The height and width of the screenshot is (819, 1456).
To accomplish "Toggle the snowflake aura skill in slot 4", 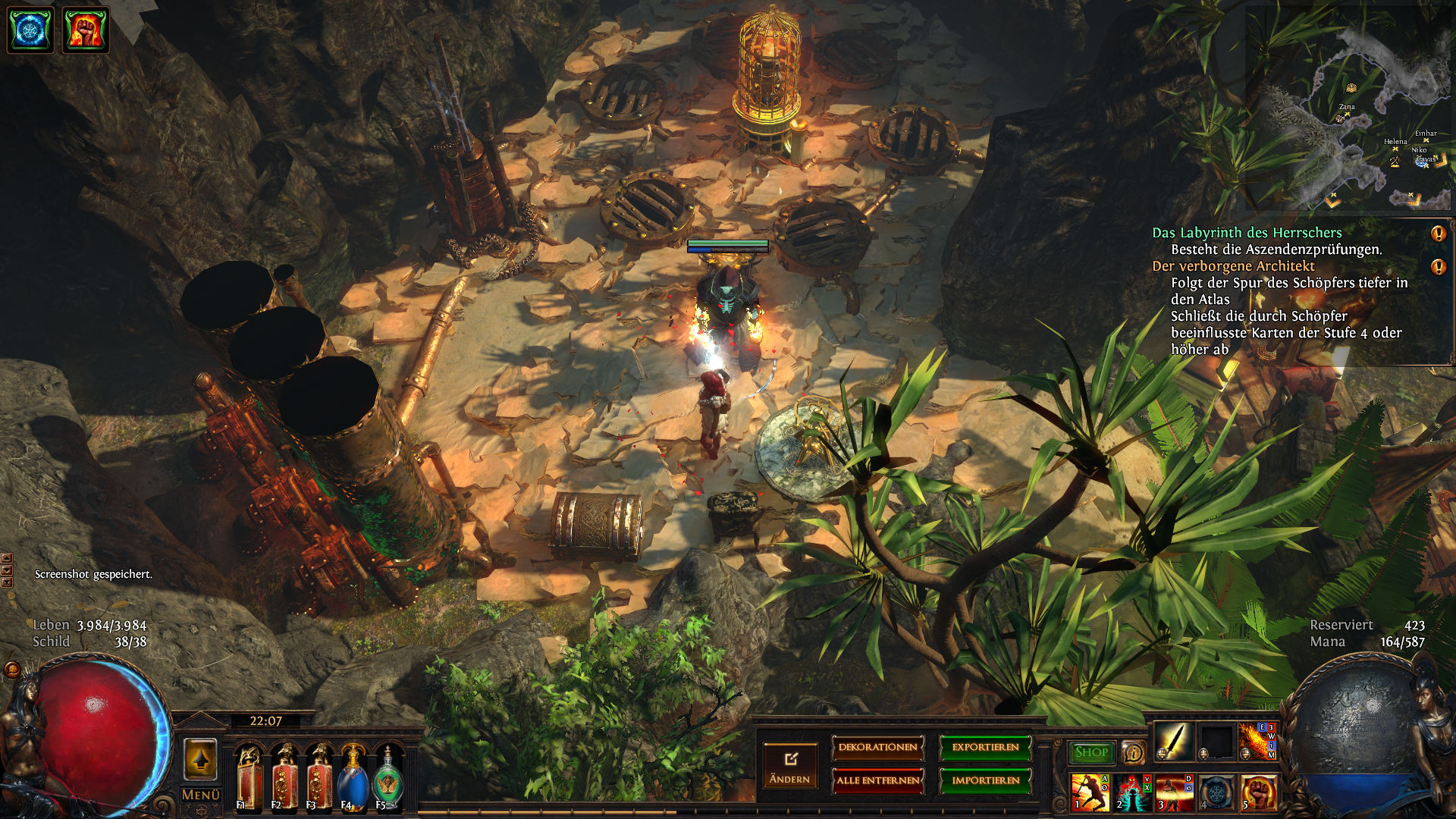I will (1216, 792).
